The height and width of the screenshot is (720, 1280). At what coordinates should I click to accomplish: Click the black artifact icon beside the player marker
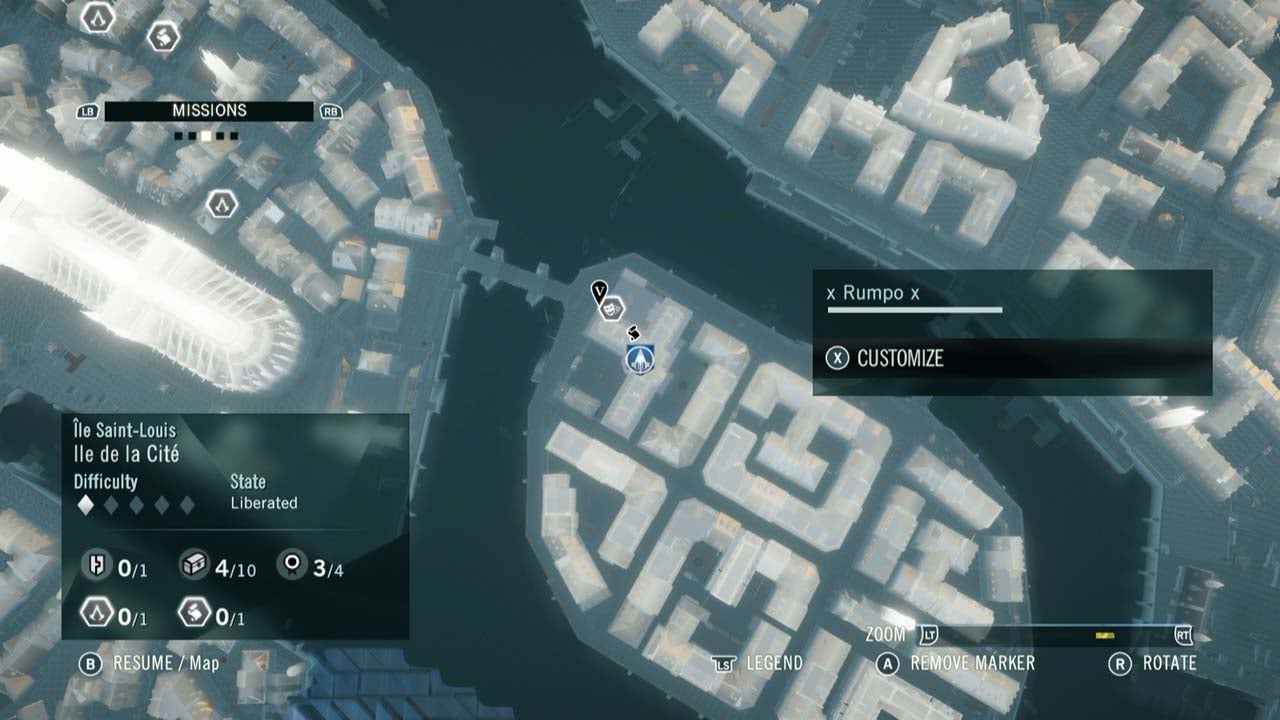coord(633,332)
